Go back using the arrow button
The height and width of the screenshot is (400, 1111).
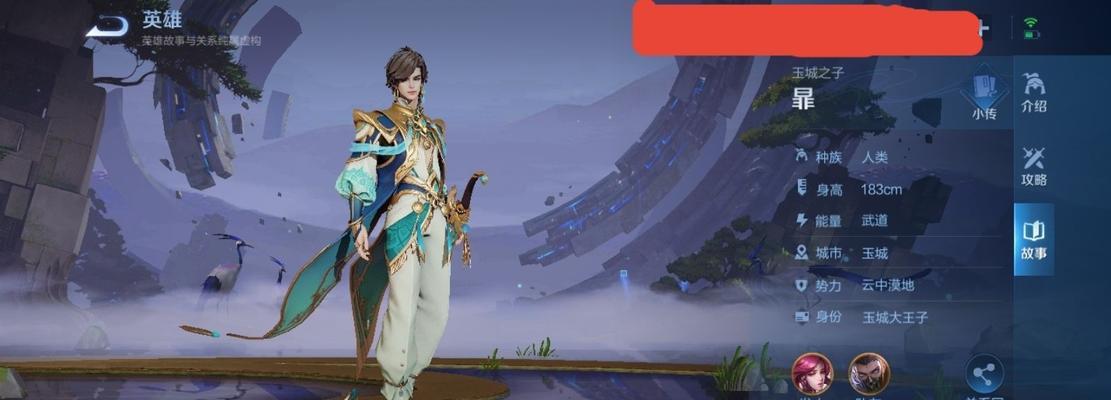click(x=106, y=27)
